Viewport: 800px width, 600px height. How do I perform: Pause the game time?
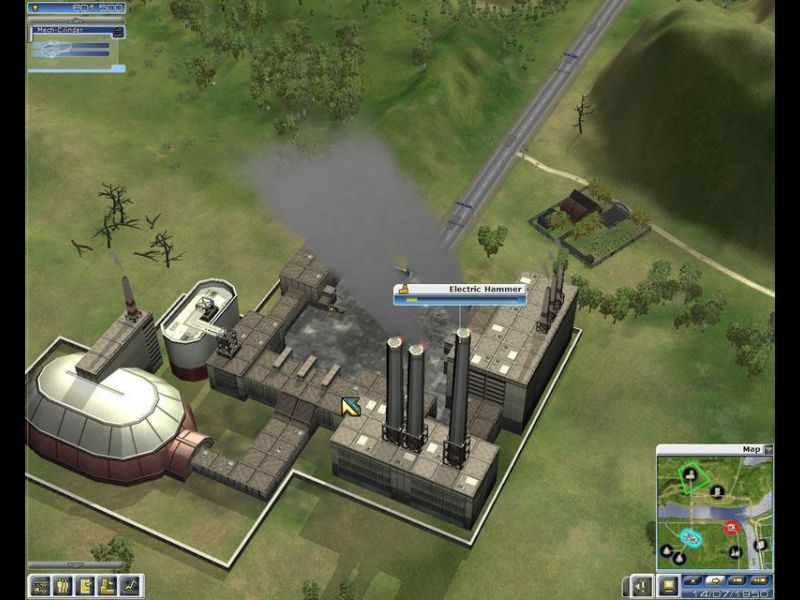point(692,580)
